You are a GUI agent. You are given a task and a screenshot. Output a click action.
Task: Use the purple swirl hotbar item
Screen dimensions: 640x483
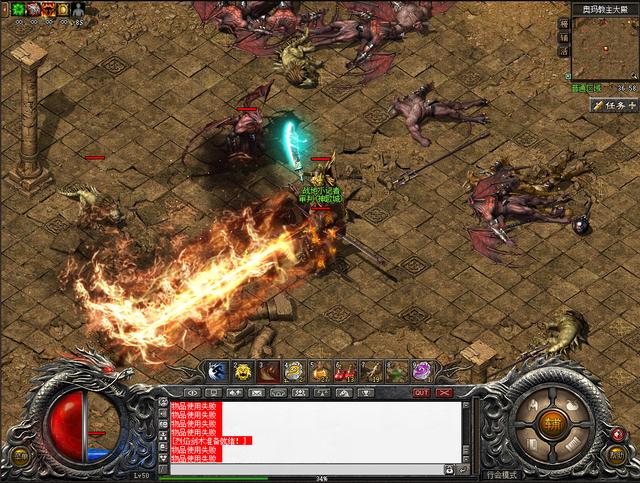tap(423, 371)
